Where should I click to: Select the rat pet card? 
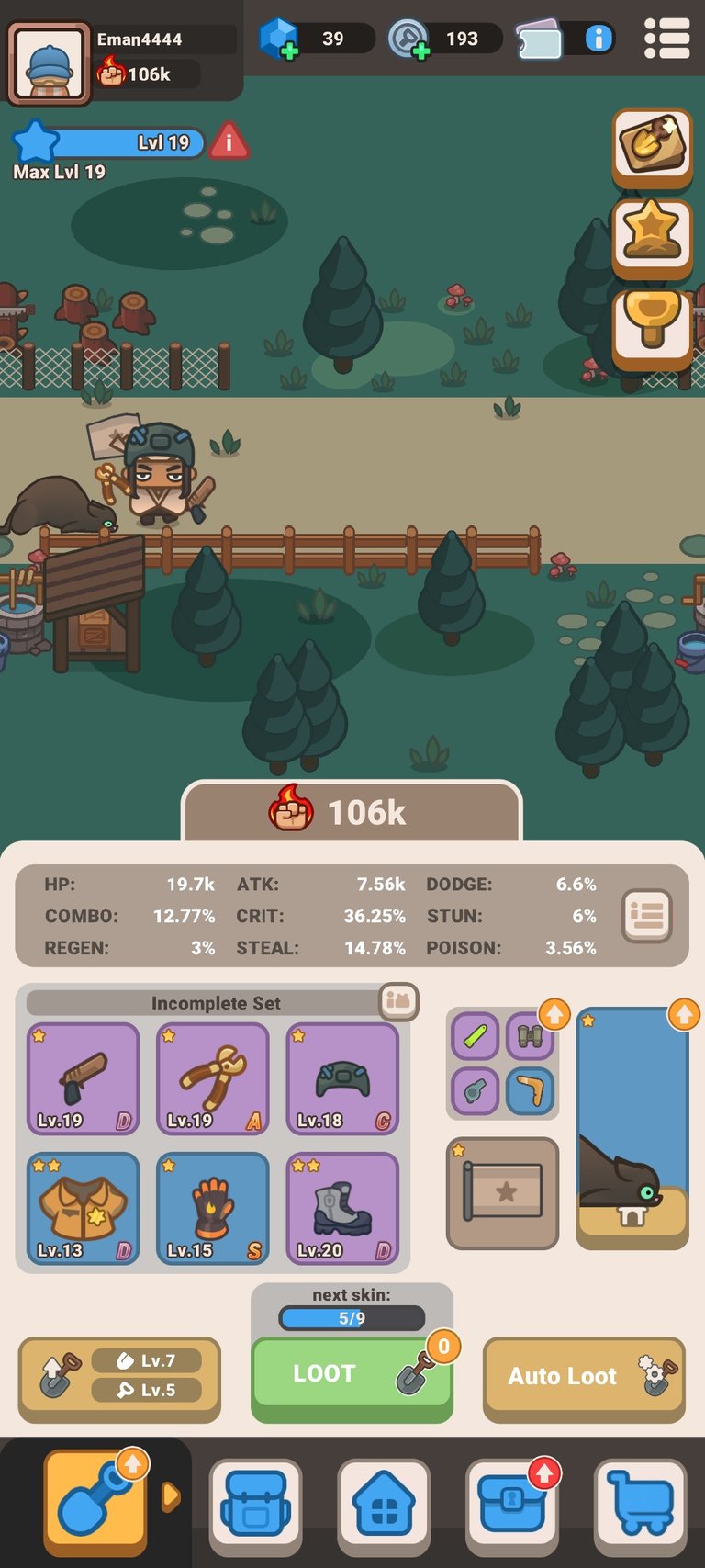coord(632,1128)
